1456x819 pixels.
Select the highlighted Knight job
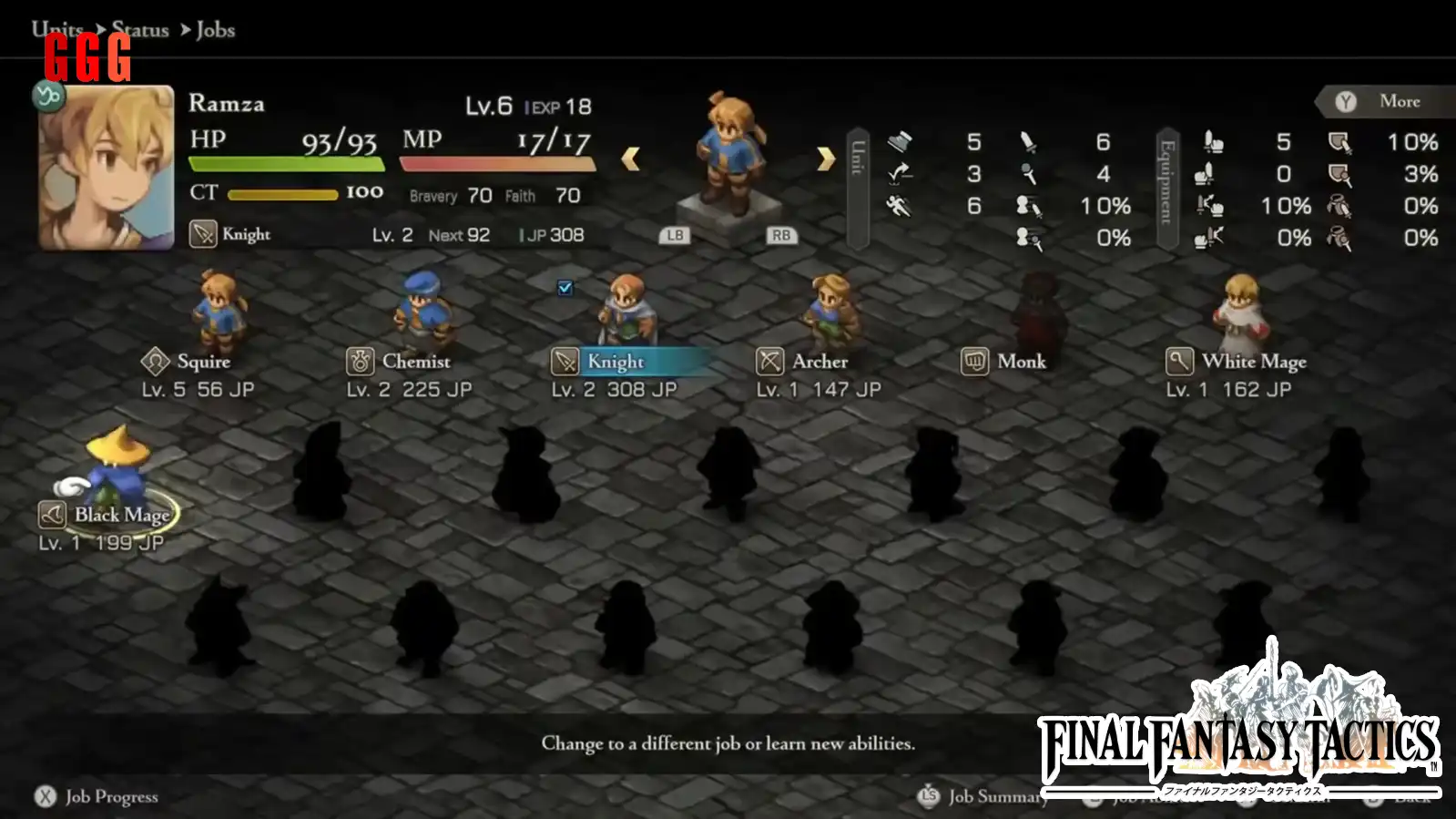[x=616, y=362]
